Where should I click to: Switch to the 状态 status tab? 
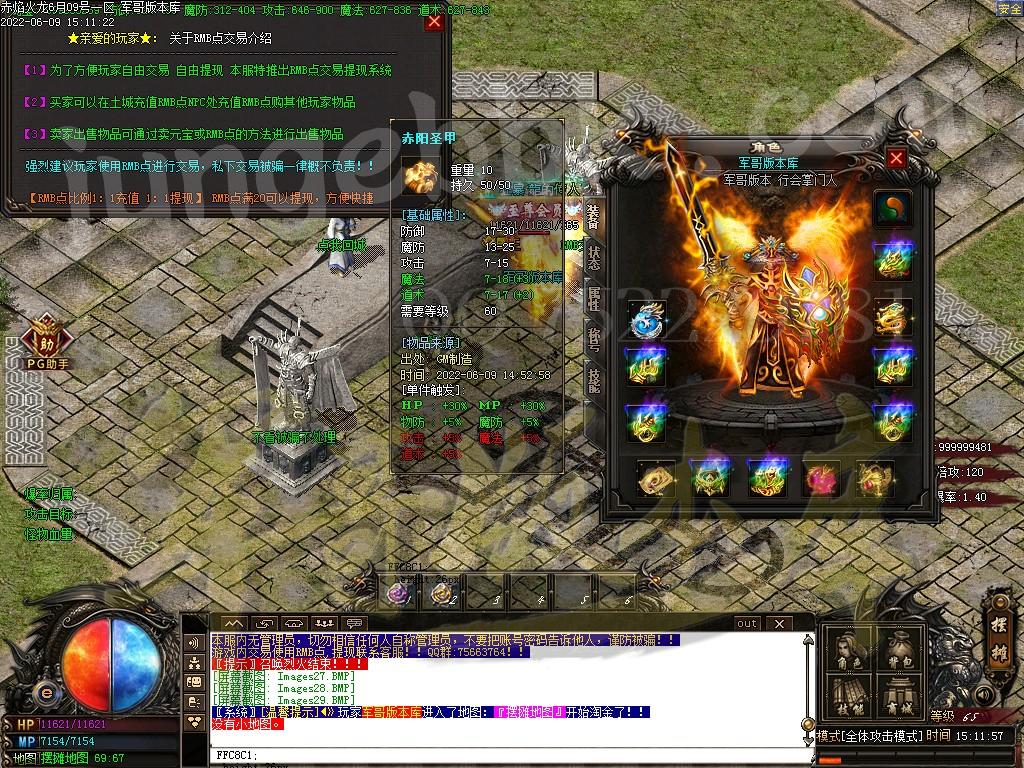(594, 258)
